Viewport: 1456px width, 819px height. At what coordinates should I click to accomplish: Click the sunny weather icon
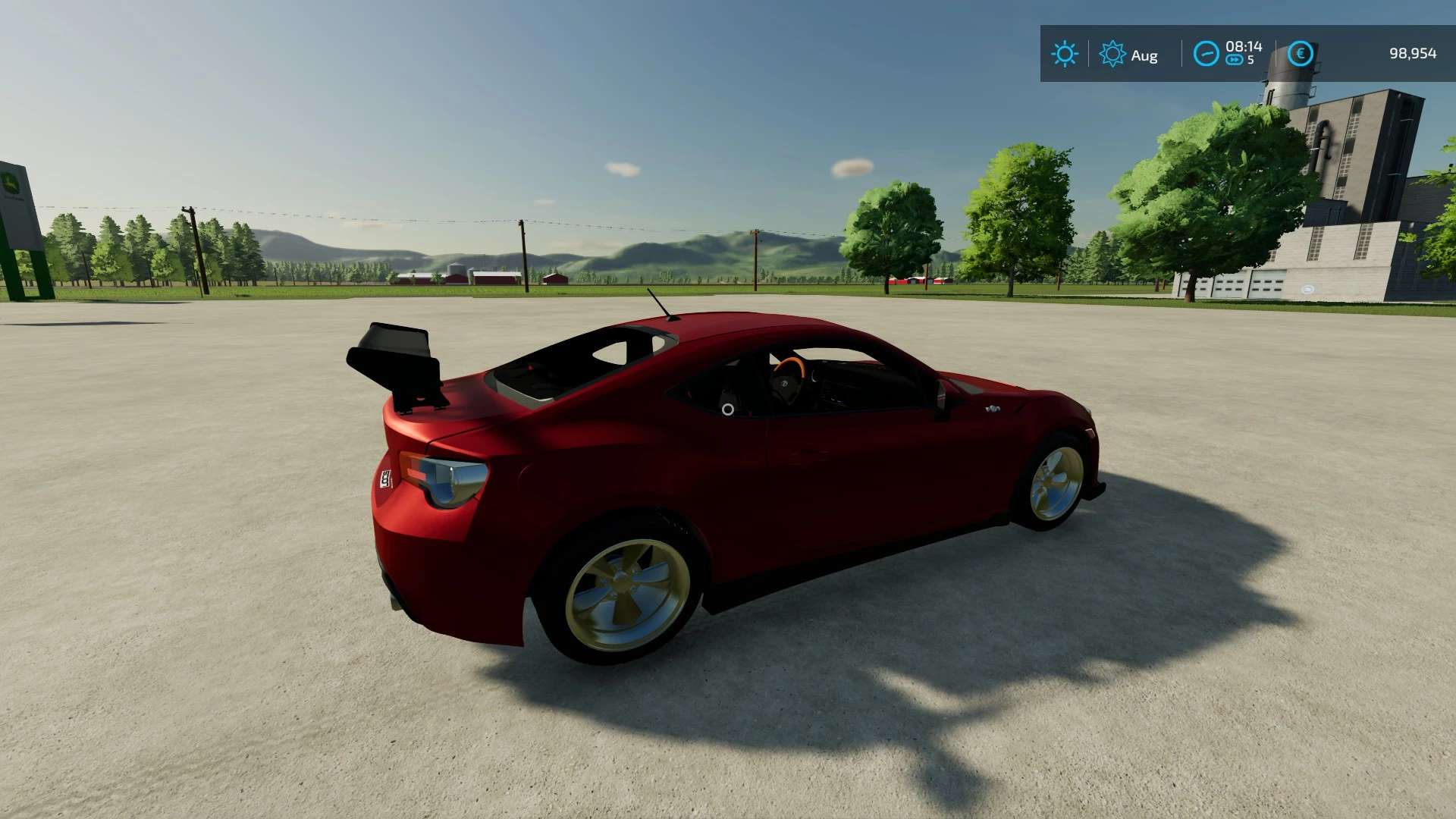[1065, 54]
